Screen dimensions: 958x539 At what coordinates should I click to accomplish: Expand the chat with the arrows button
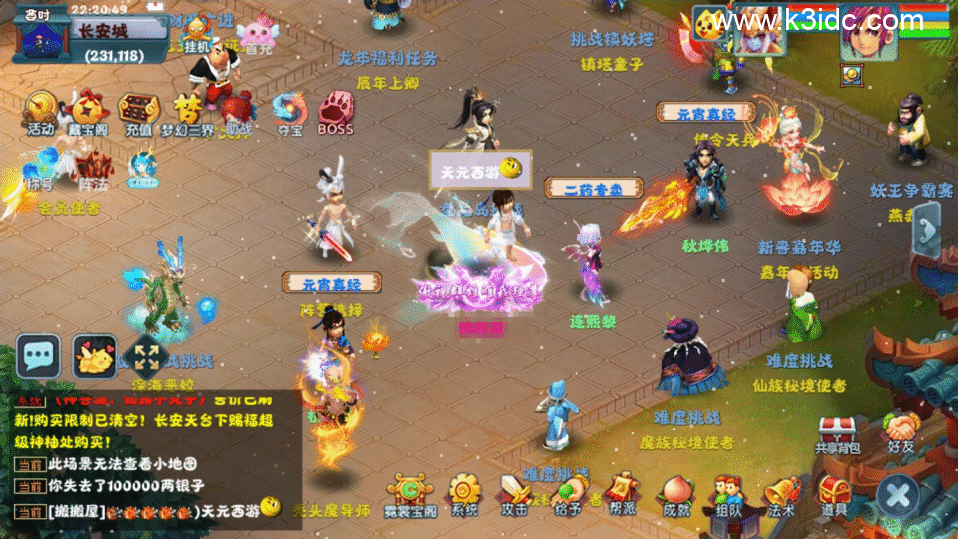(x=146, y=356)
